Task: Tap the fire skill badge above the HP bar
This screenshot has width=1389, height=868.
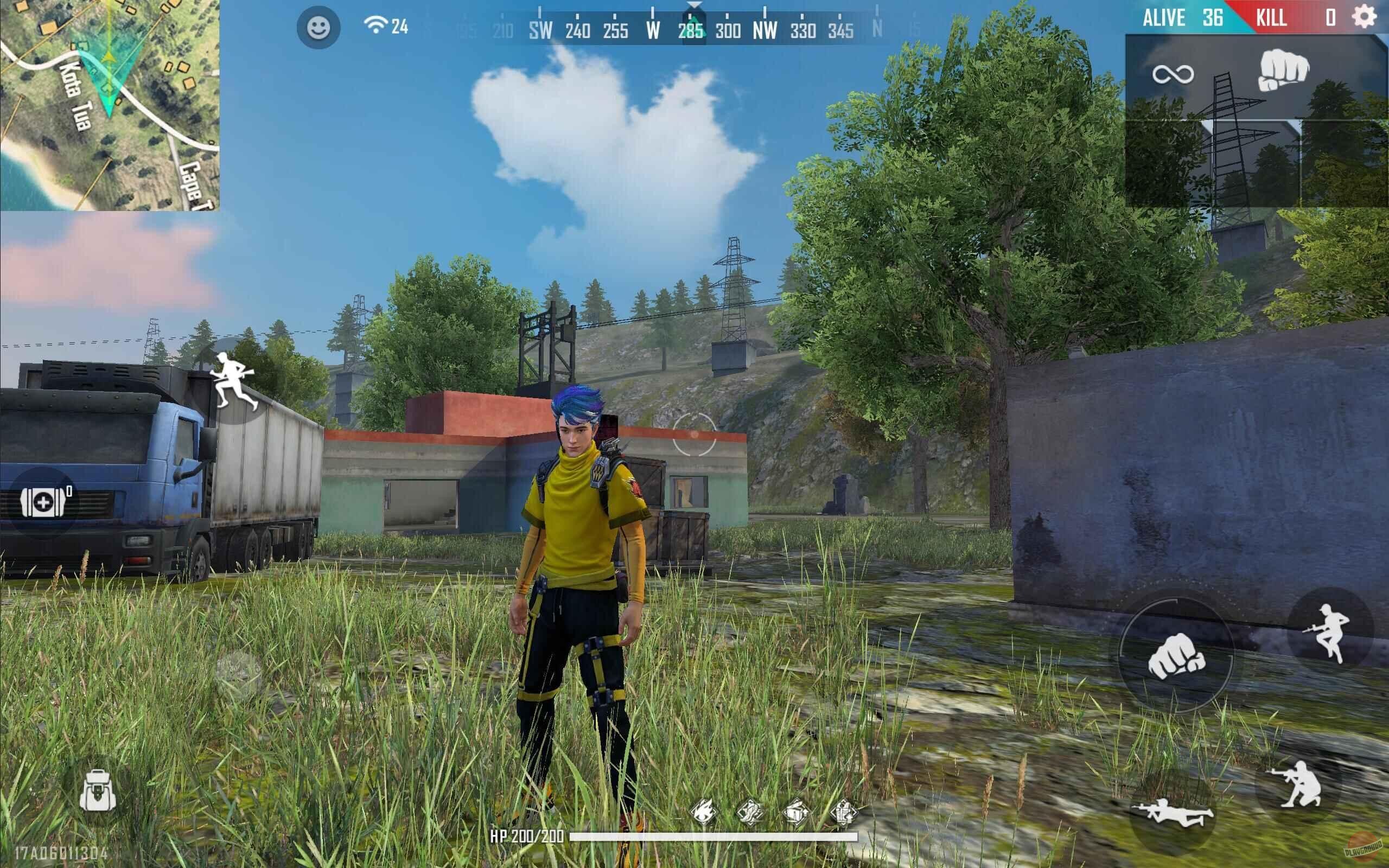Action: [x=704, y=812]
